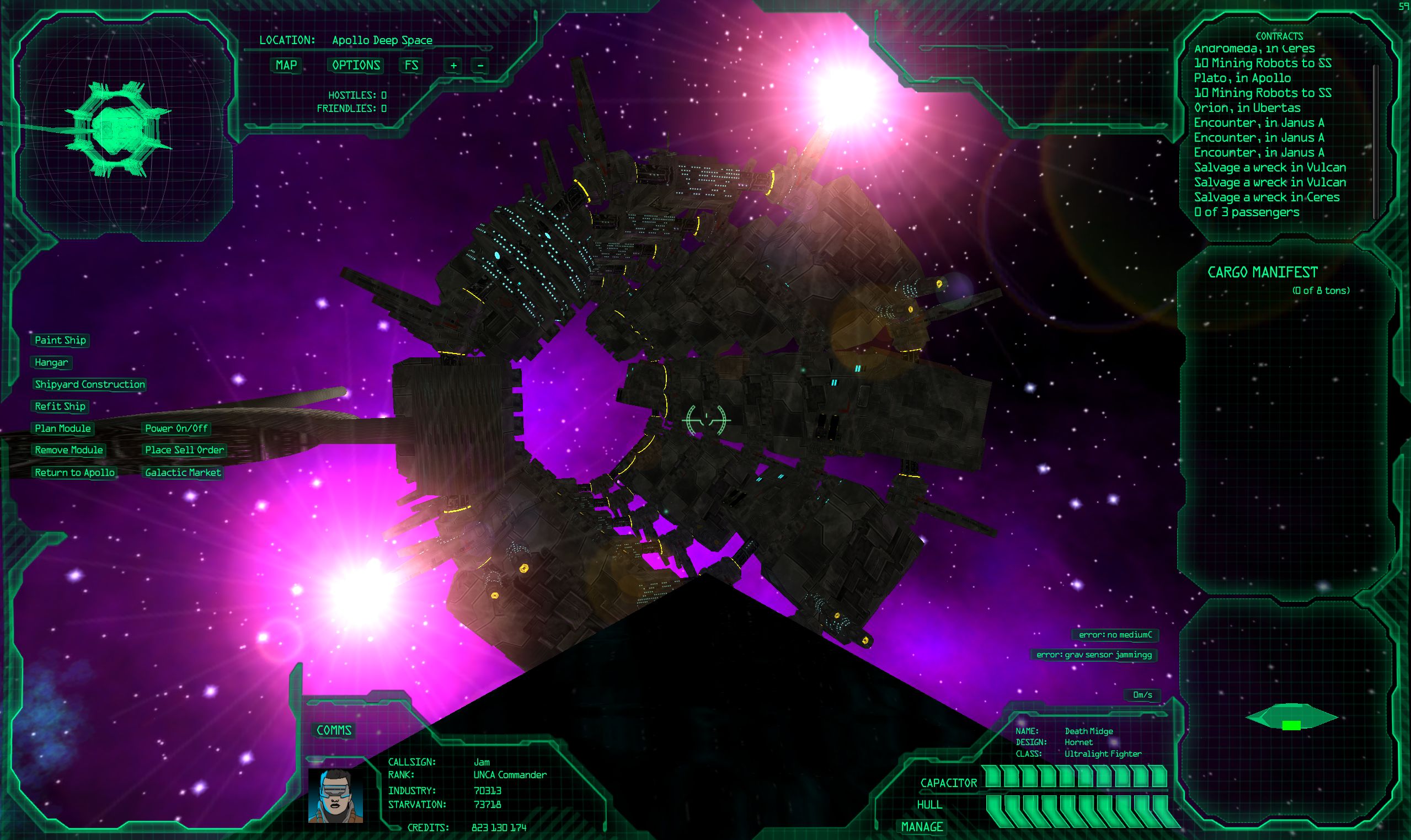Toggle fullscreen with the FS button

pos(411,65)
